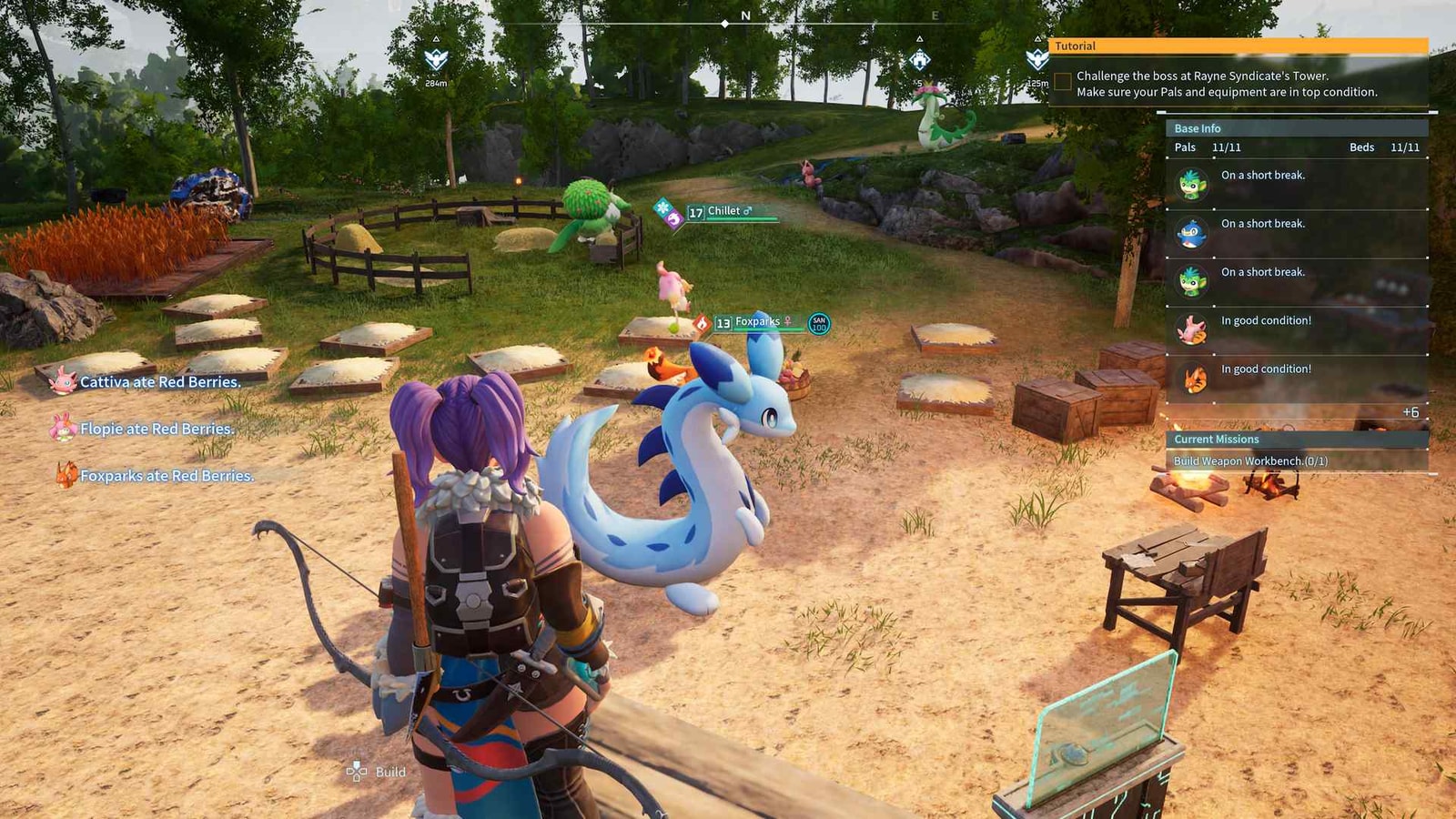This screenshot has width=1456, height=819.
Task: Open the Build Weapon Workbench mission
Action: (x=1250, y=461)
